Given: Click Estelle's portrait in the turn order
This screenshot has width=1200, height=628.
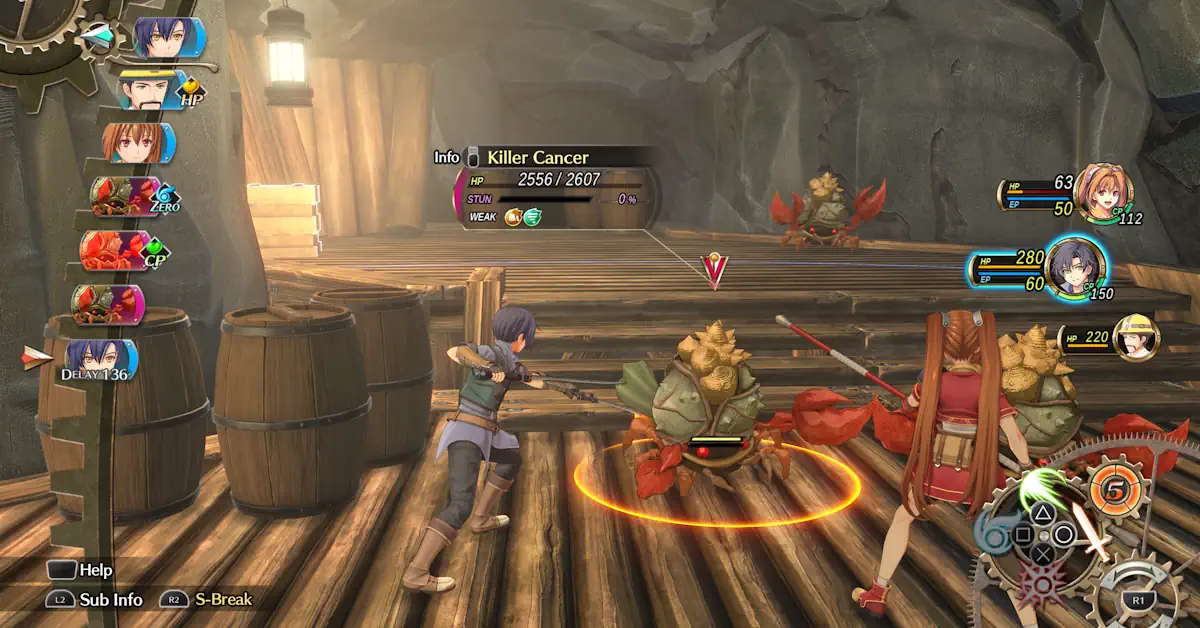Looking at the screenshot, I should (135, 142).
